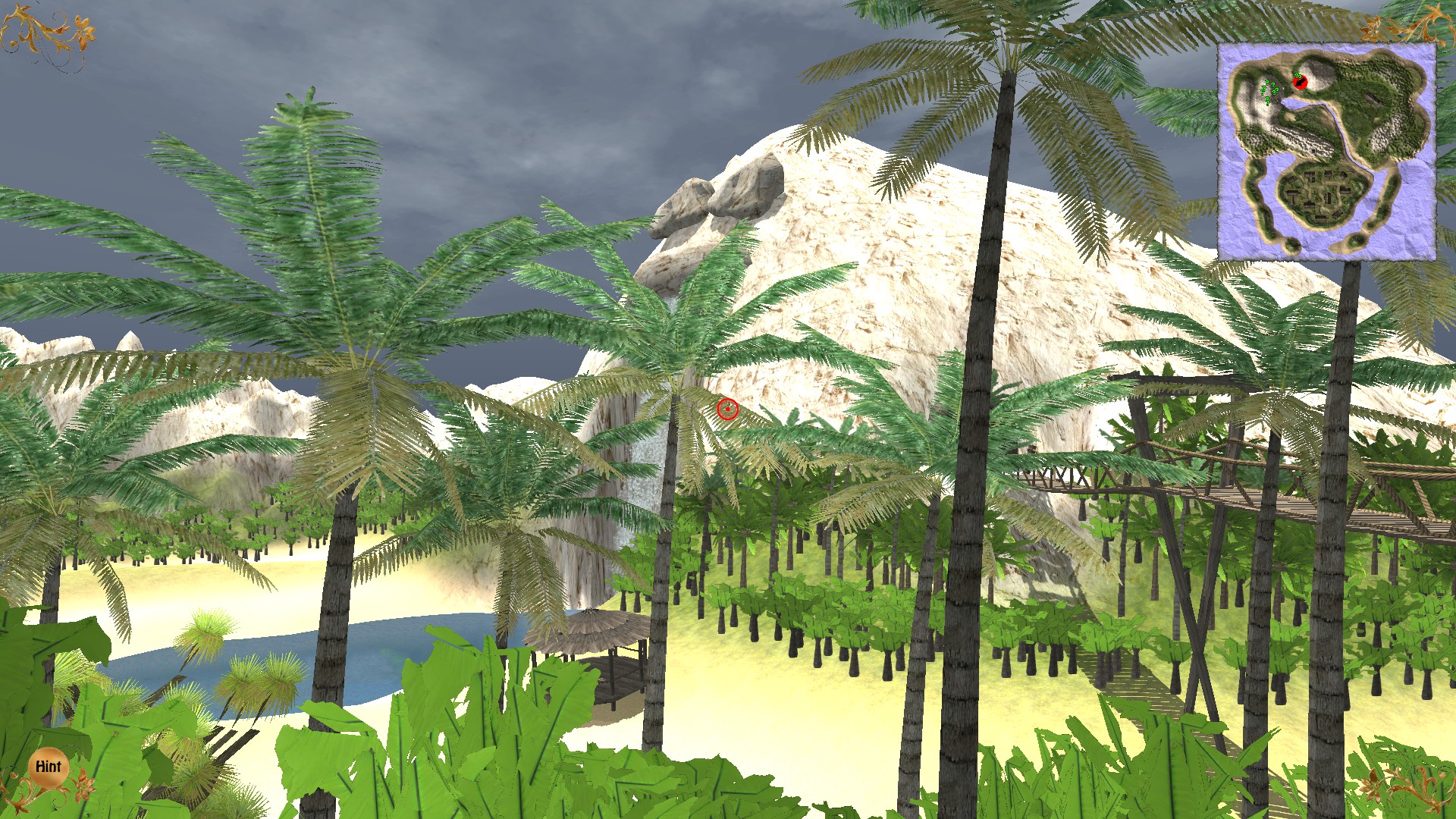Select the cabin icon on the minimap's east side
Image resolution: width=1456 pixels, height=819 pixels.
coord(1374,99)
